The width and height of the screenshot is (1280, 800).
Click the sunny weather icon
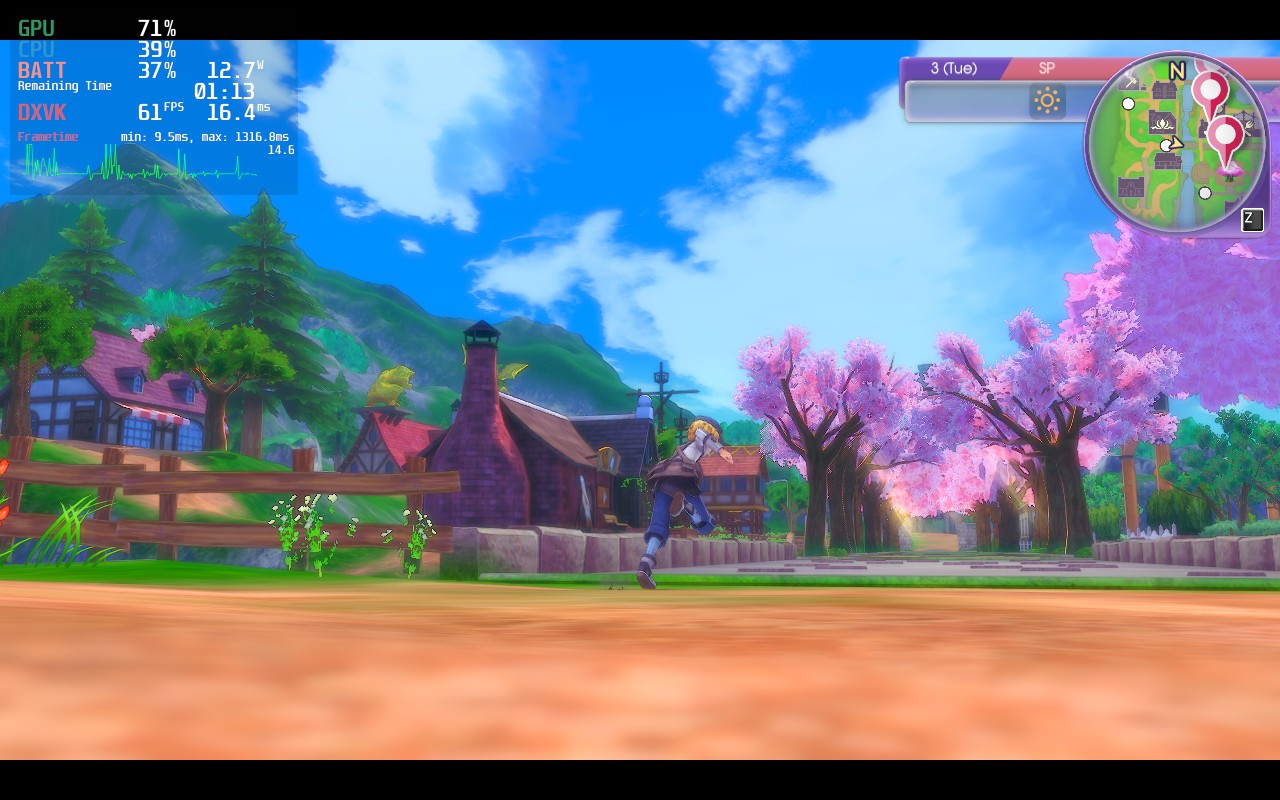[1047, 100]
